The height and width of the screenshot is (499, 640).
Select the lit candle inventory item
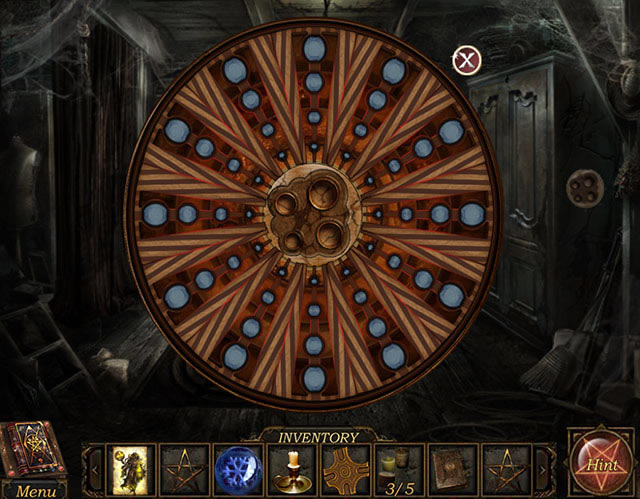(292, 468)
